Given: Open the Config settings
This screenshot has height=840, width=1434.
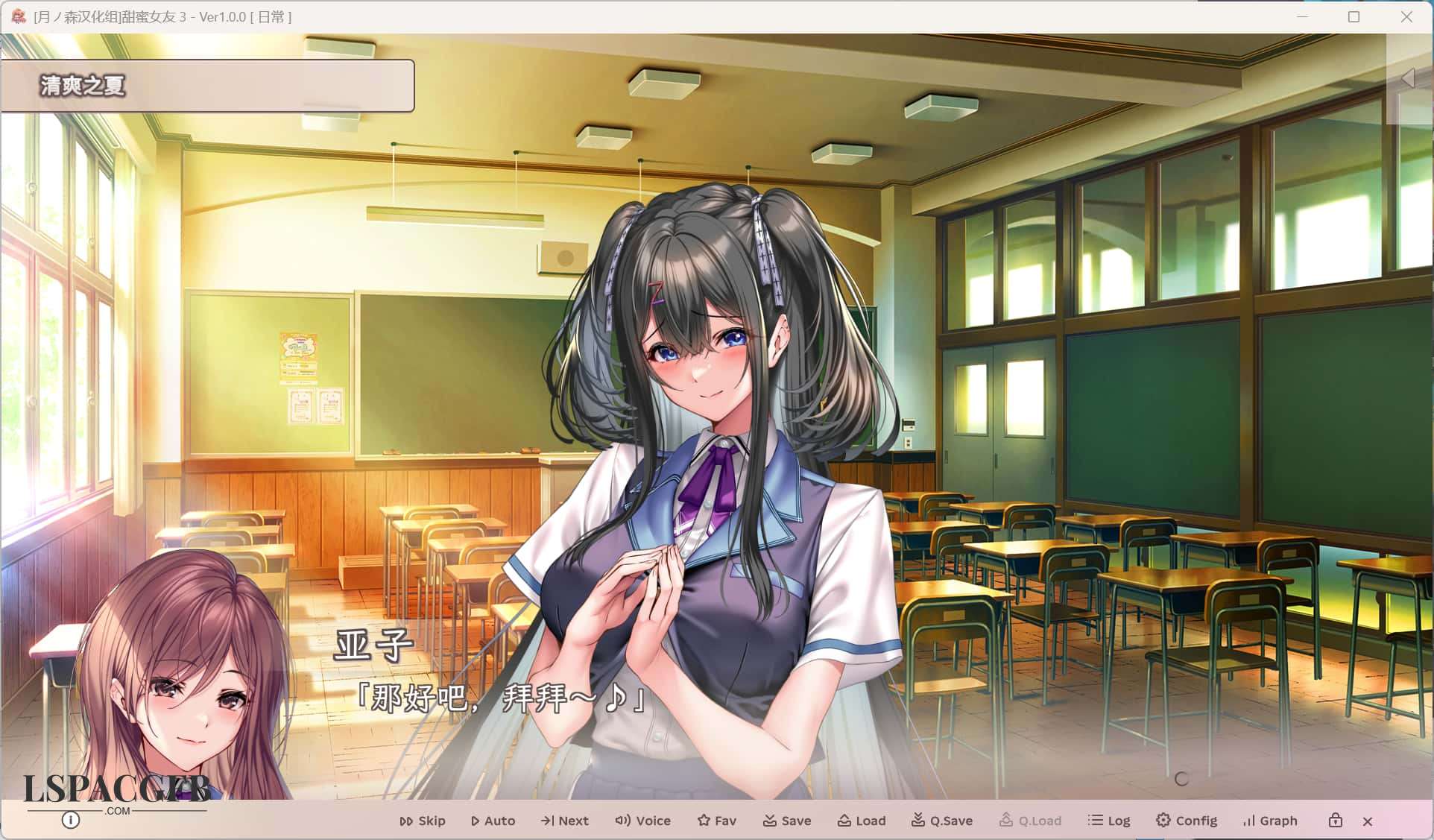Looking at the screenshot, I should [1186, 821].
